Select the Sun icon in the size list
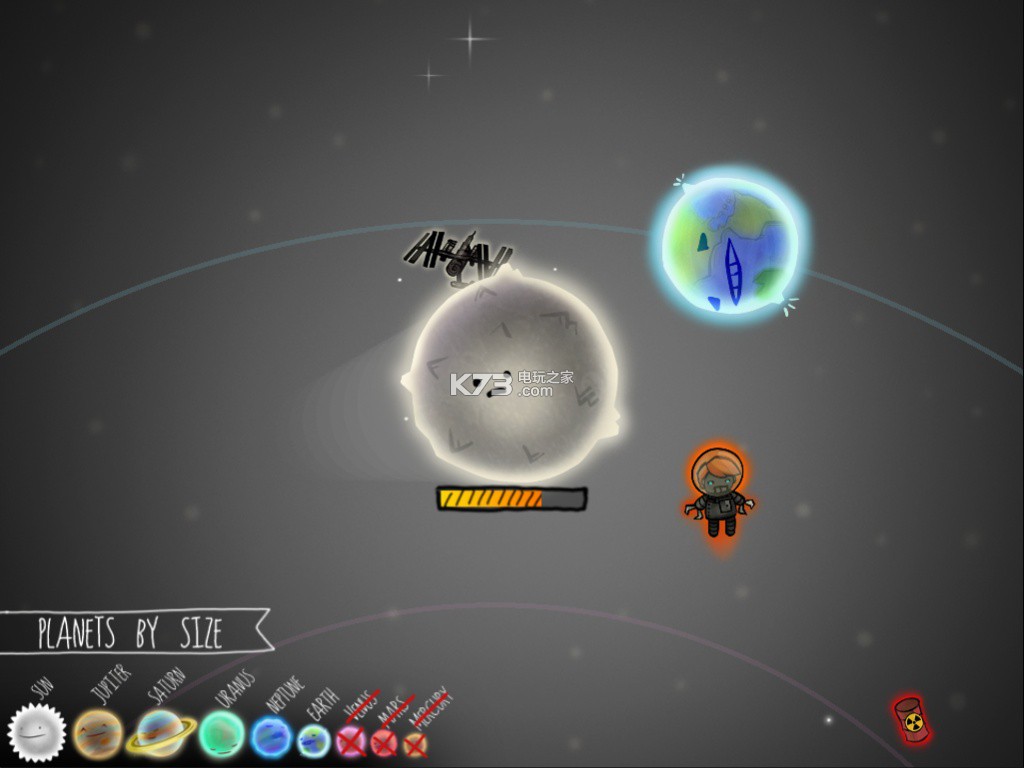 click(x=37, y=733)
